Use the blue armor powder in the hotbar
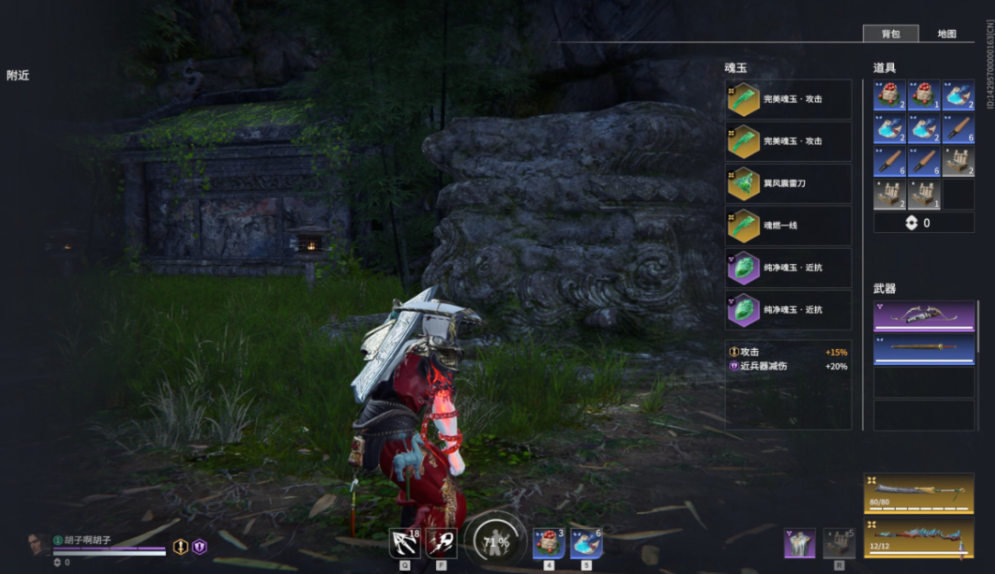The image size is (996, 574). (x=586, y=543)
